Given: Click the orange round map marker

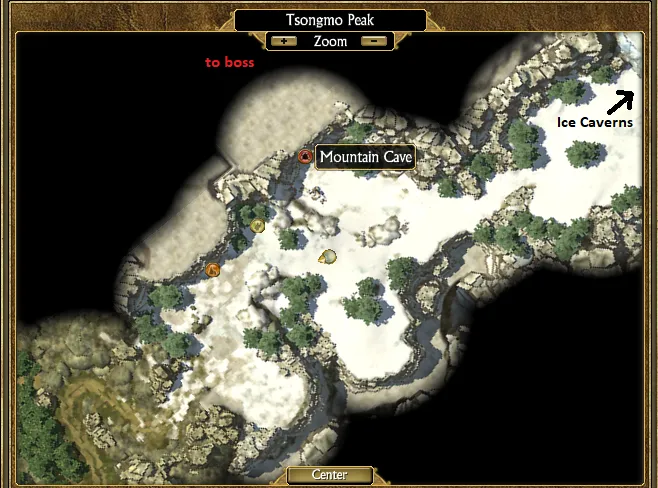Looking at the screenshot, I should 212,270.
